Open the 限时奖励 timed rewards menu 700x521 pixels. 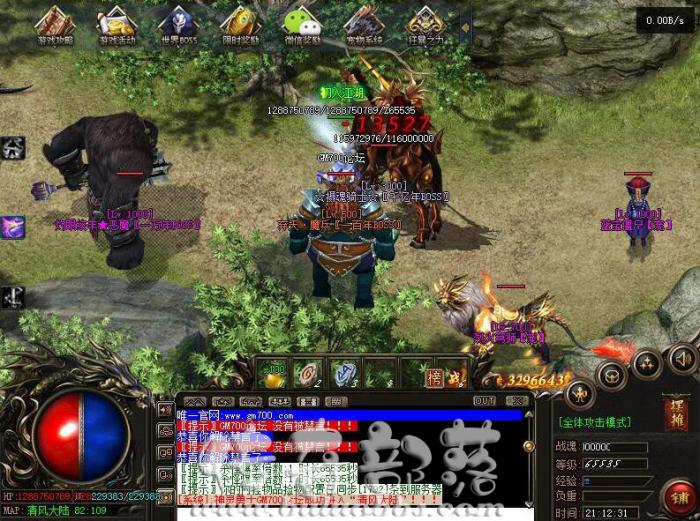coord(240,26)
